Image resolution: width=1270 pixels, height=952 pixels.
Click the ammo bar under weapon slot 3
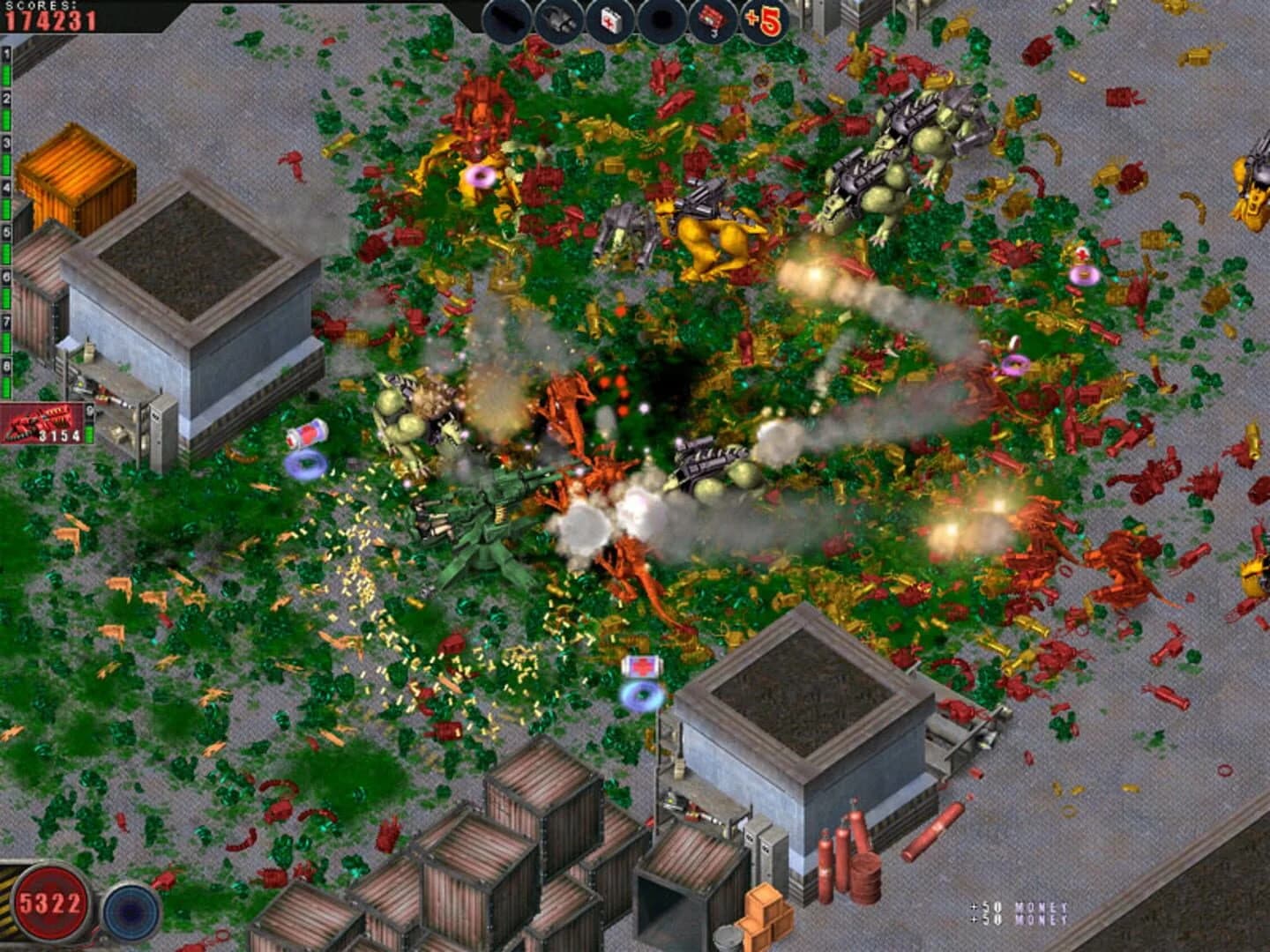point(6,162)
